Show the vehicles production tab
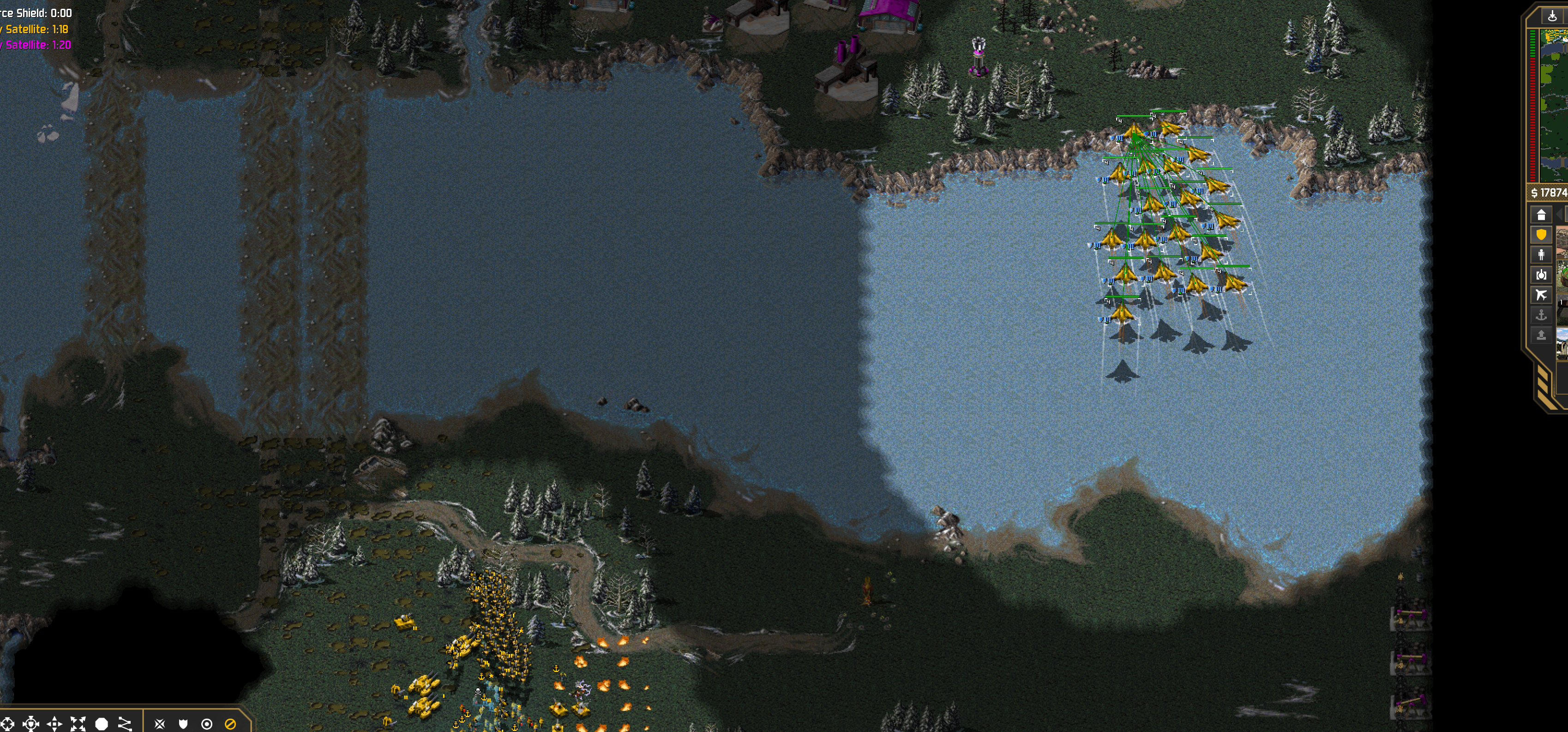The image size is (1568, 732). point(1541,275)
